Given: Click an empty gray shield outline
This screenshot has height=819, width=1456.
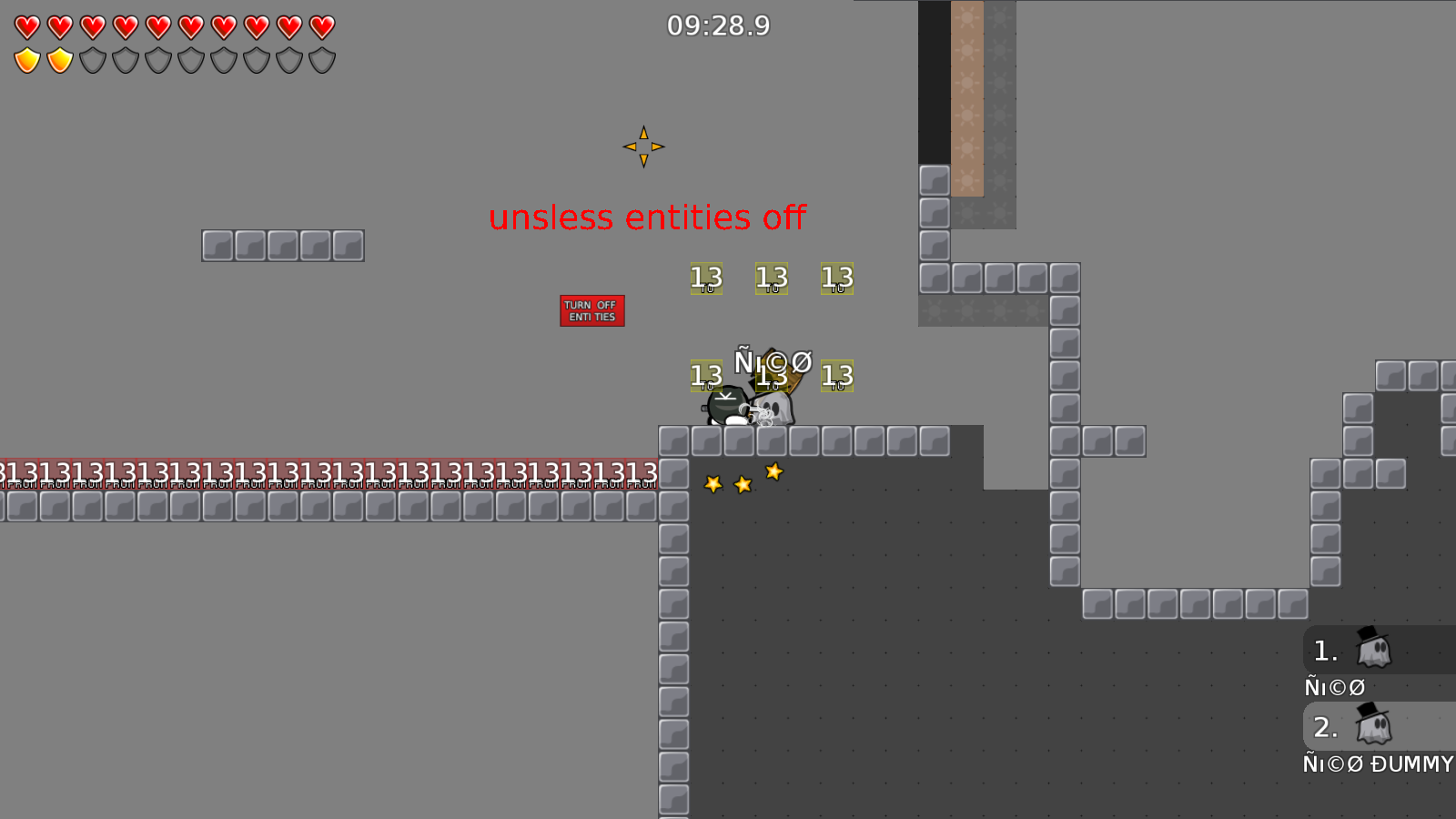Looking at the screenshot, I should [92, 60].
